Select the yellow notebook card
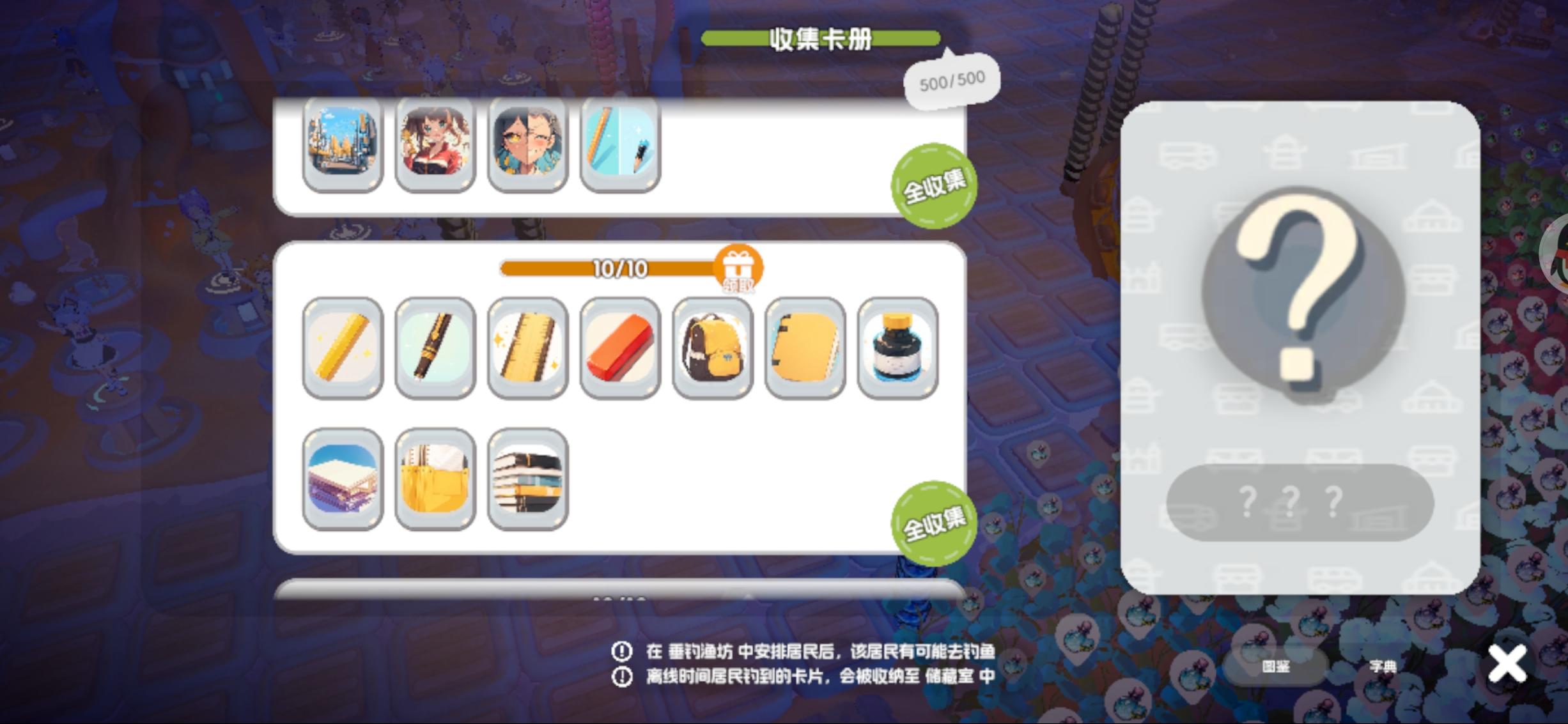This screenshot has width=1568, height=724. tap(803, 349)
